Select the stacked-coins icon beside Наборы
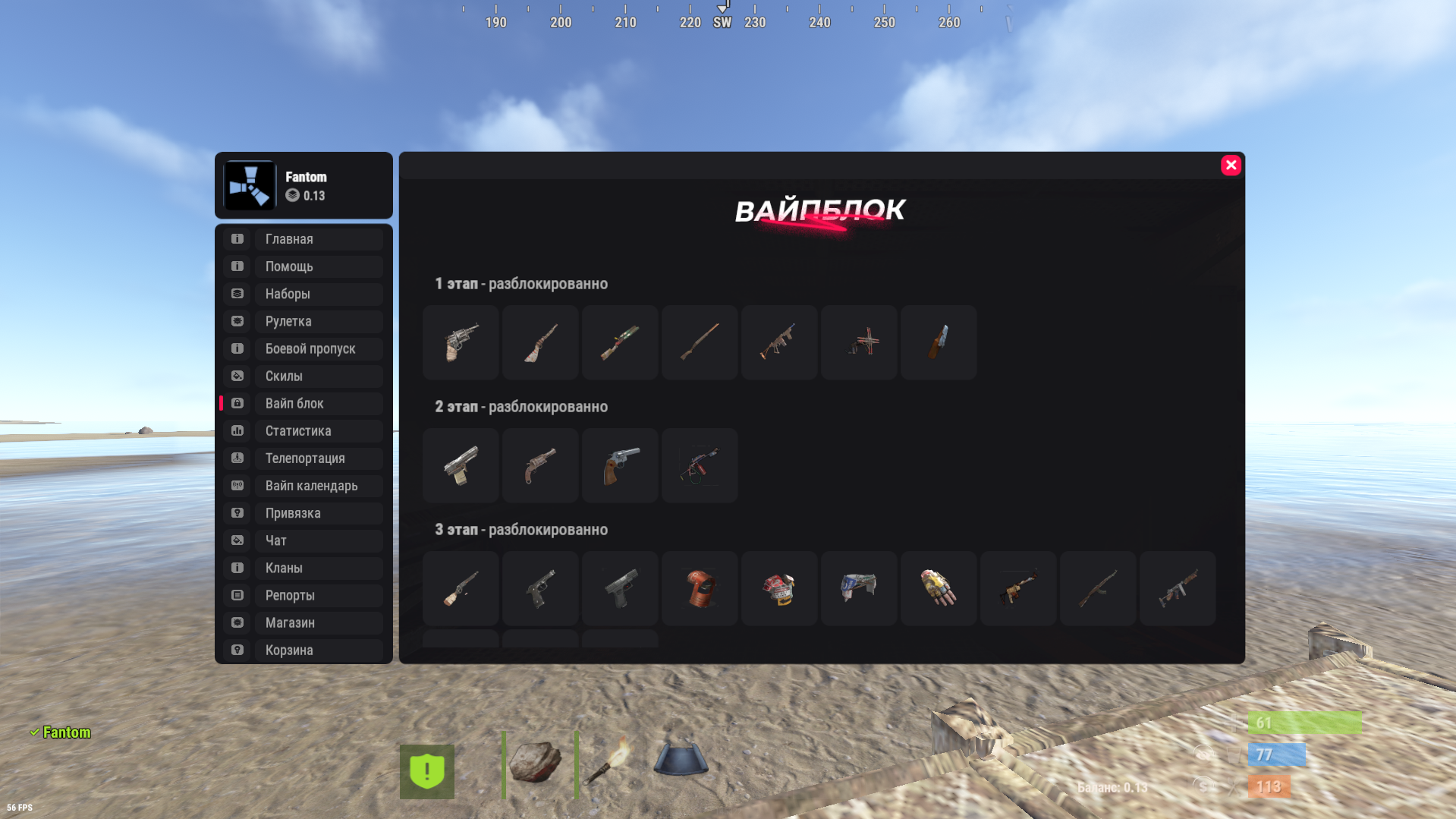Viewport: 1456px width, 819px height. pyautogui.click(x=237, y=294)
